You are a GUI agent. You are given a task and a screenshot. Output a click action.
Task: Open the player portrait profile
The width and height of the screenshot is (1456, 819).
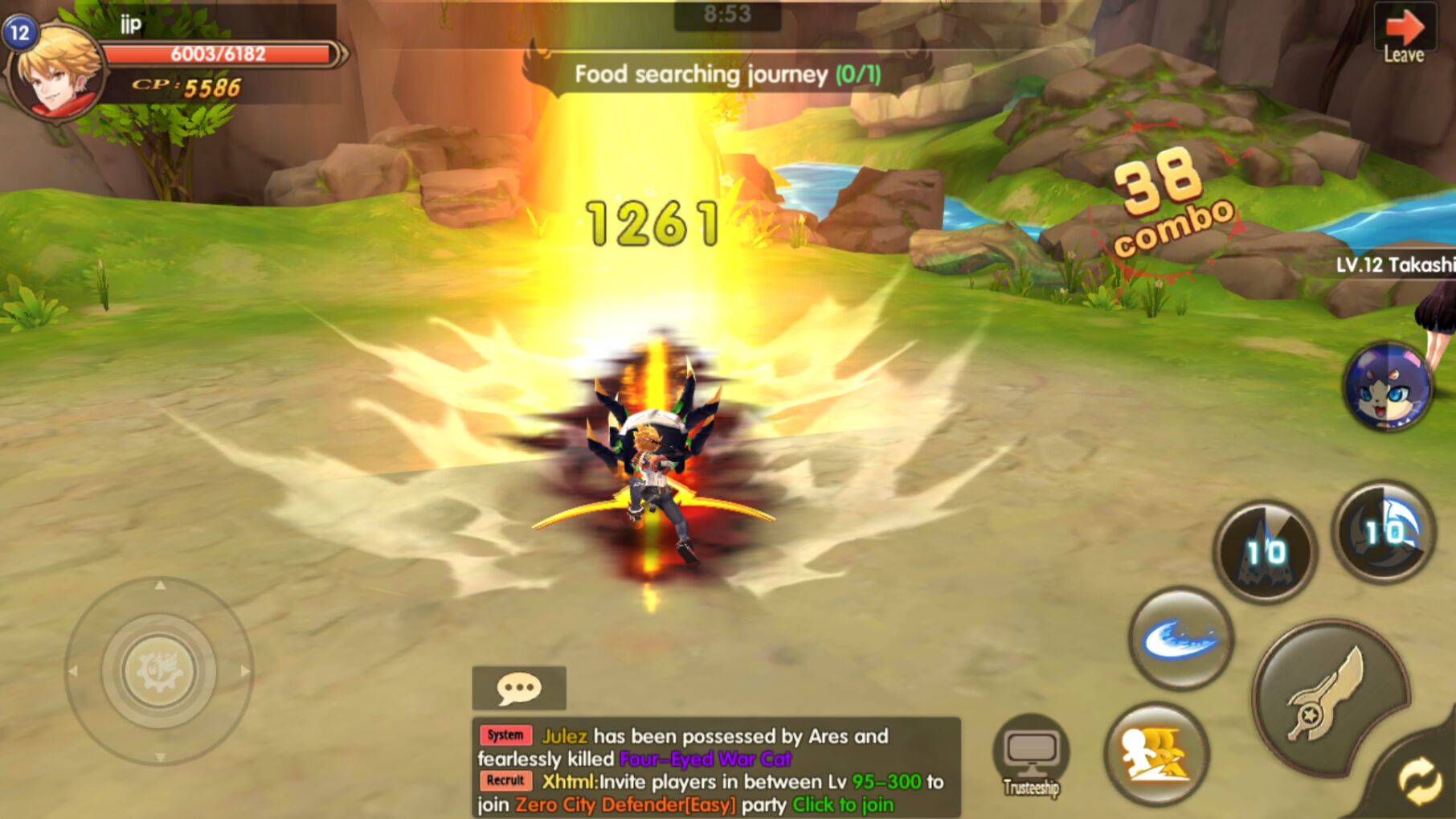click(55, 72)
